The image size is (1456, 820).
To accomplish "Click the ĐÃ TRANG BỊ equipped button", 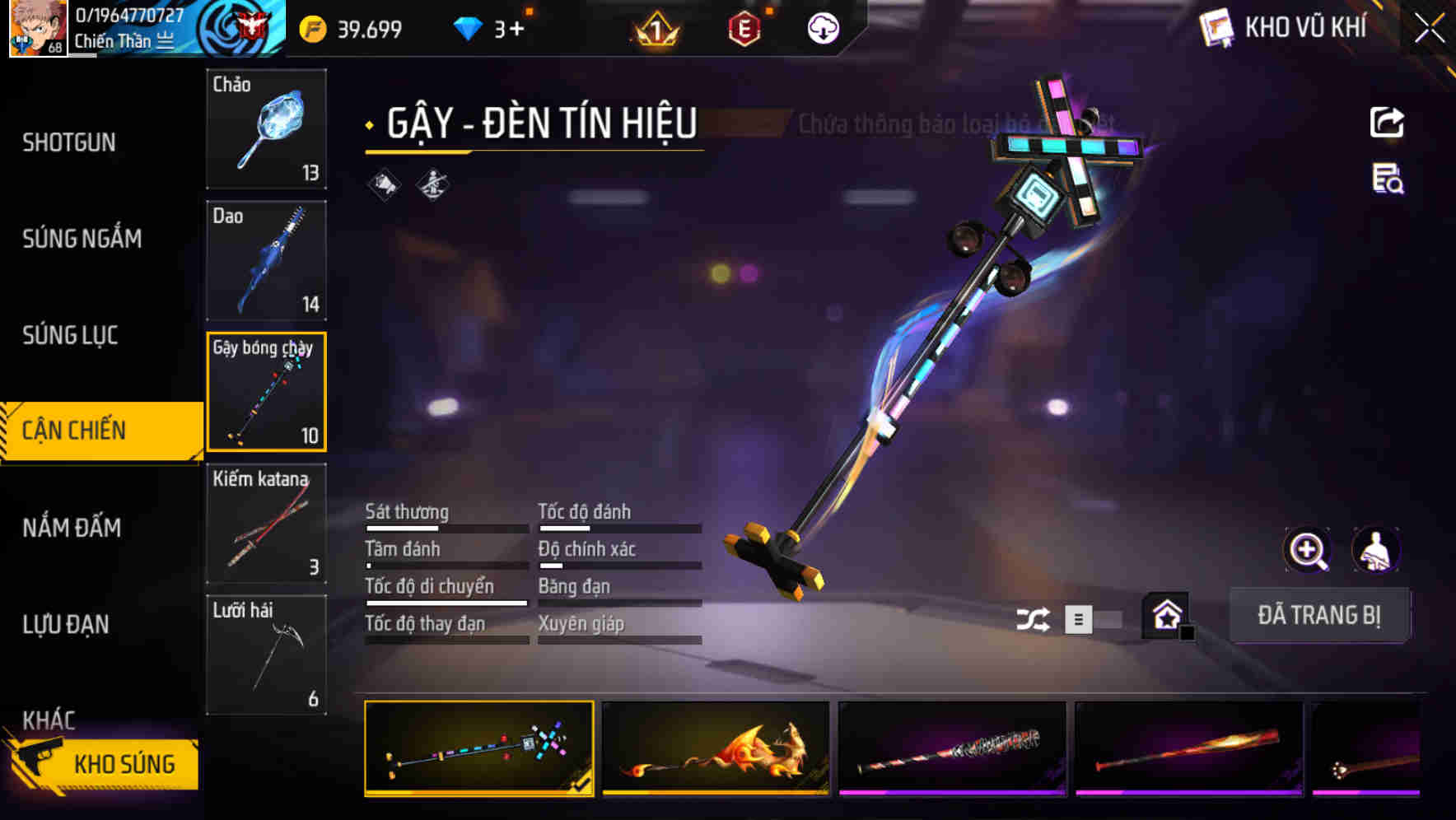I will (x=1318, y=615).
